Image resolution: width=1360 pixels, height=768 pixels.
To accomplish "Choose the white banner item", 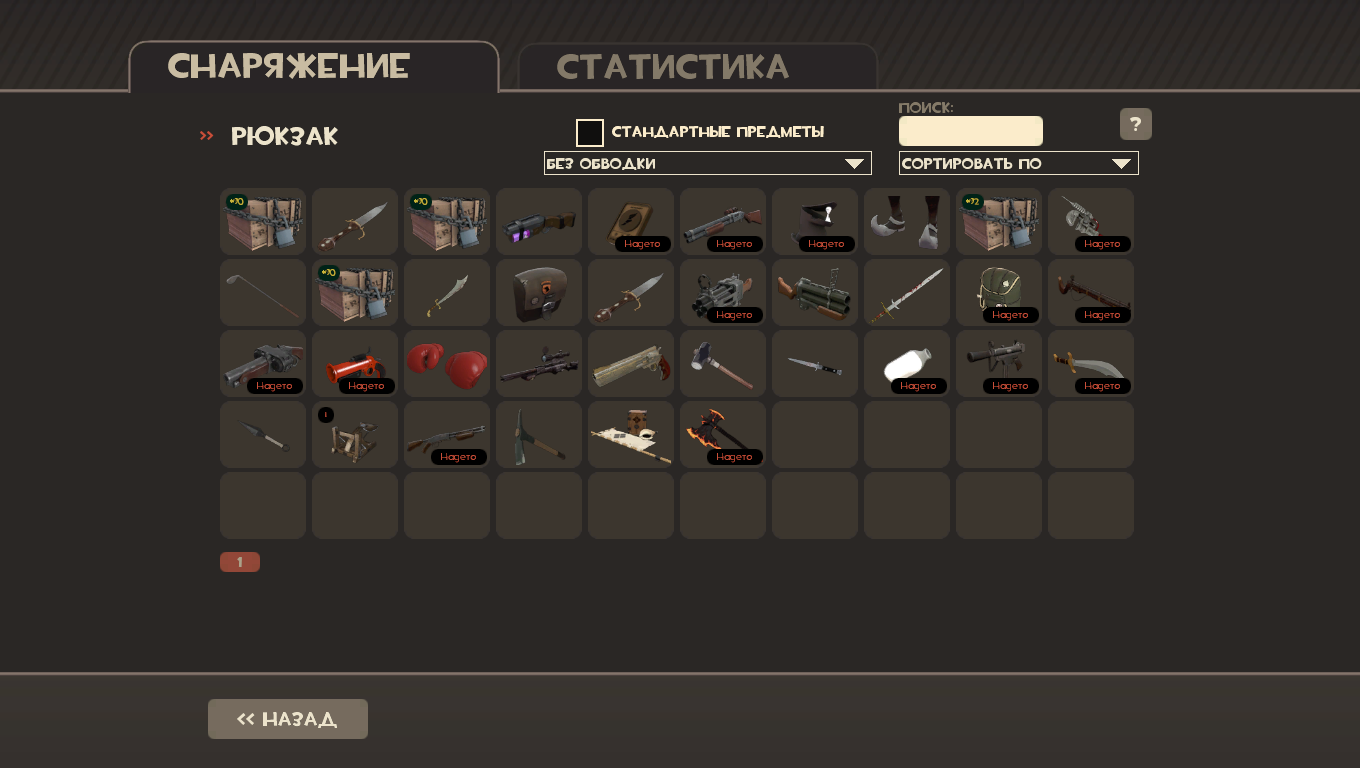I will (631, 434).
